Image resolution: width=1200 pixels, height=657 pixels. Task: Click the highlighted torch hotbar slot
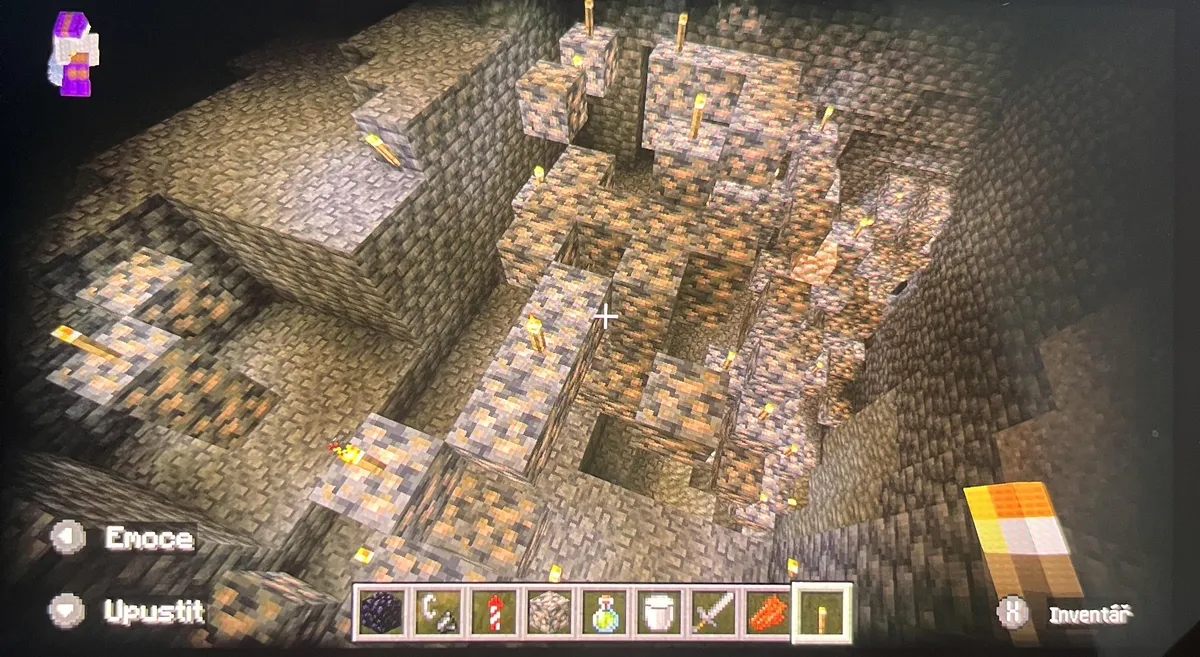822,612
